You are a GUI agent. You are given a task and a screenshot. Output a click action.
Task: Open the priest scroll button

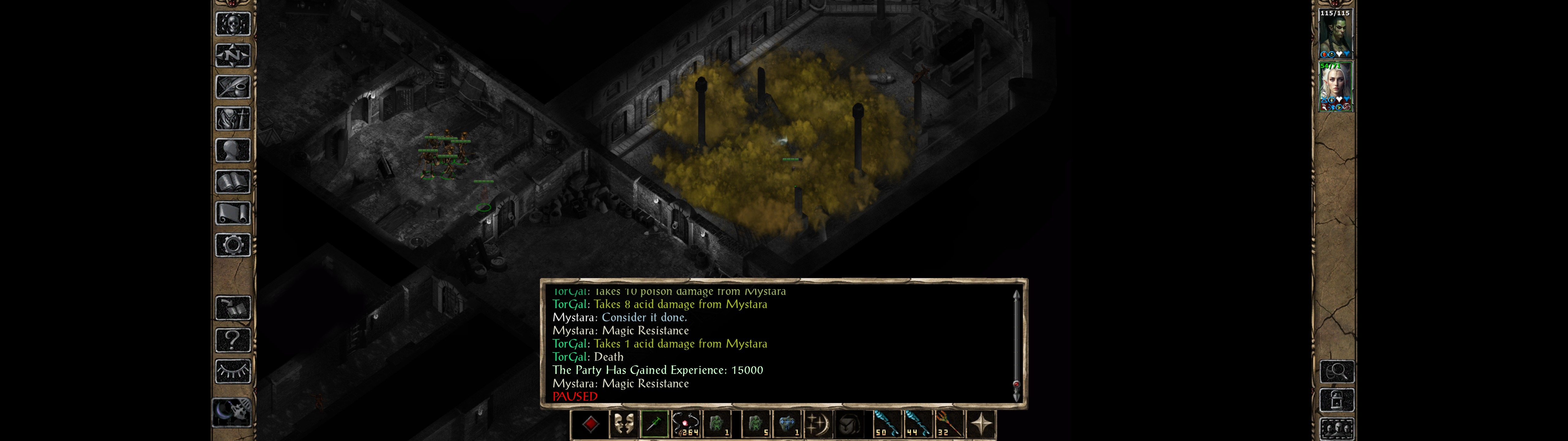coord(232,213)
